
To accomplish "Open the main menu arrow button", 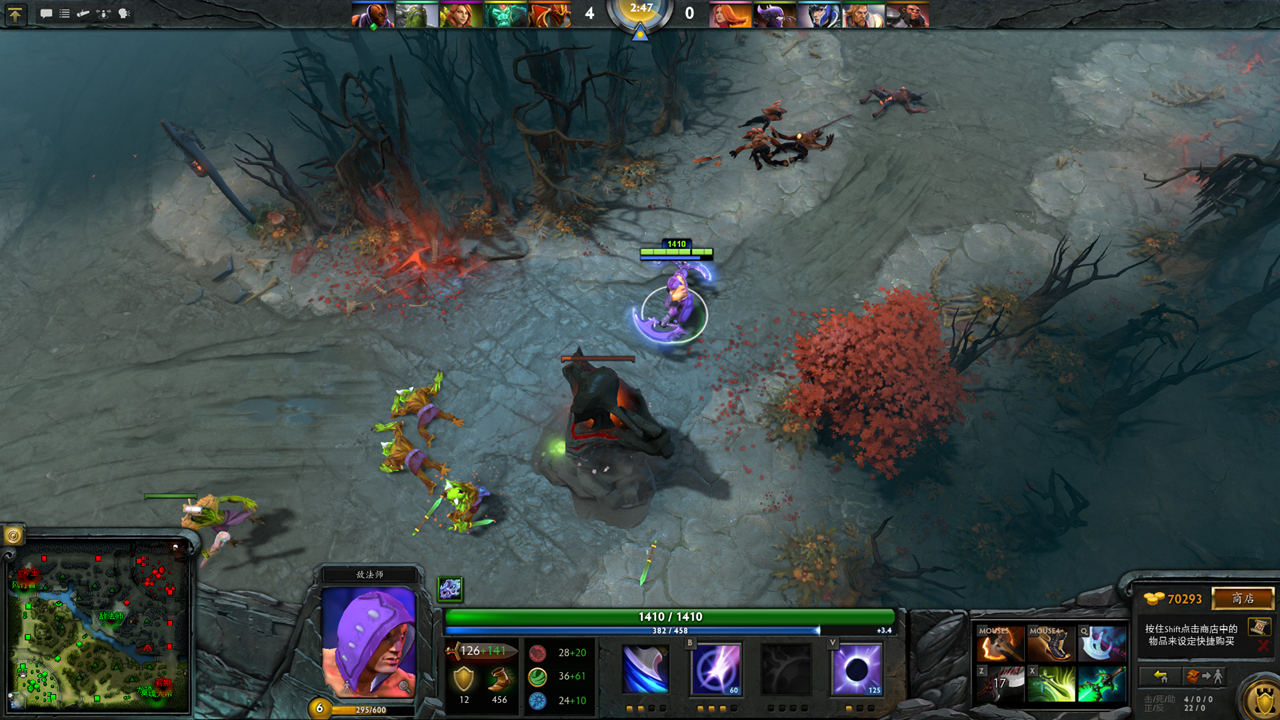I will [16, 14].
